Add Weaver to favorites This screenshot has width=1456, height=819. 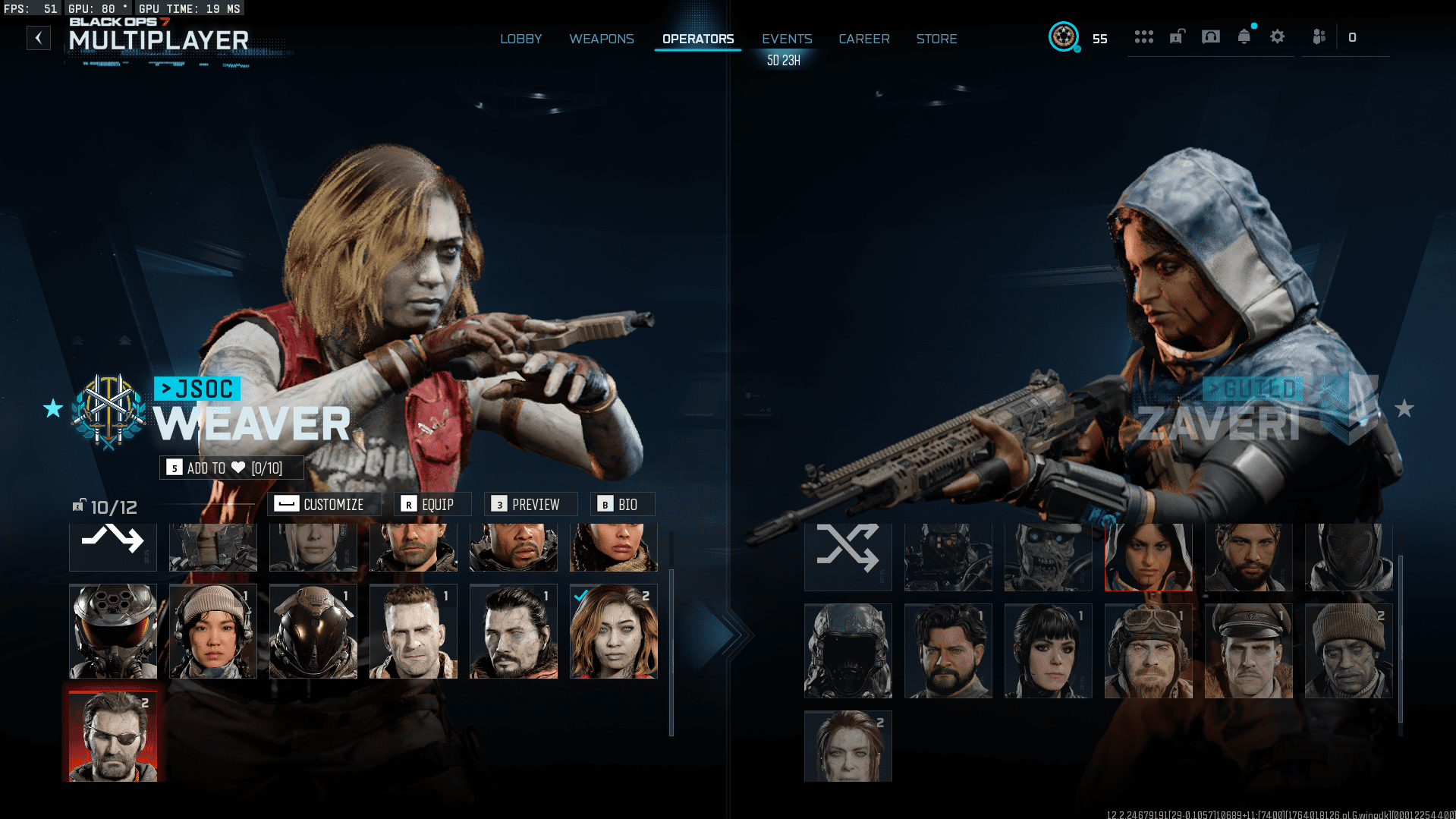tap(231, 468)
